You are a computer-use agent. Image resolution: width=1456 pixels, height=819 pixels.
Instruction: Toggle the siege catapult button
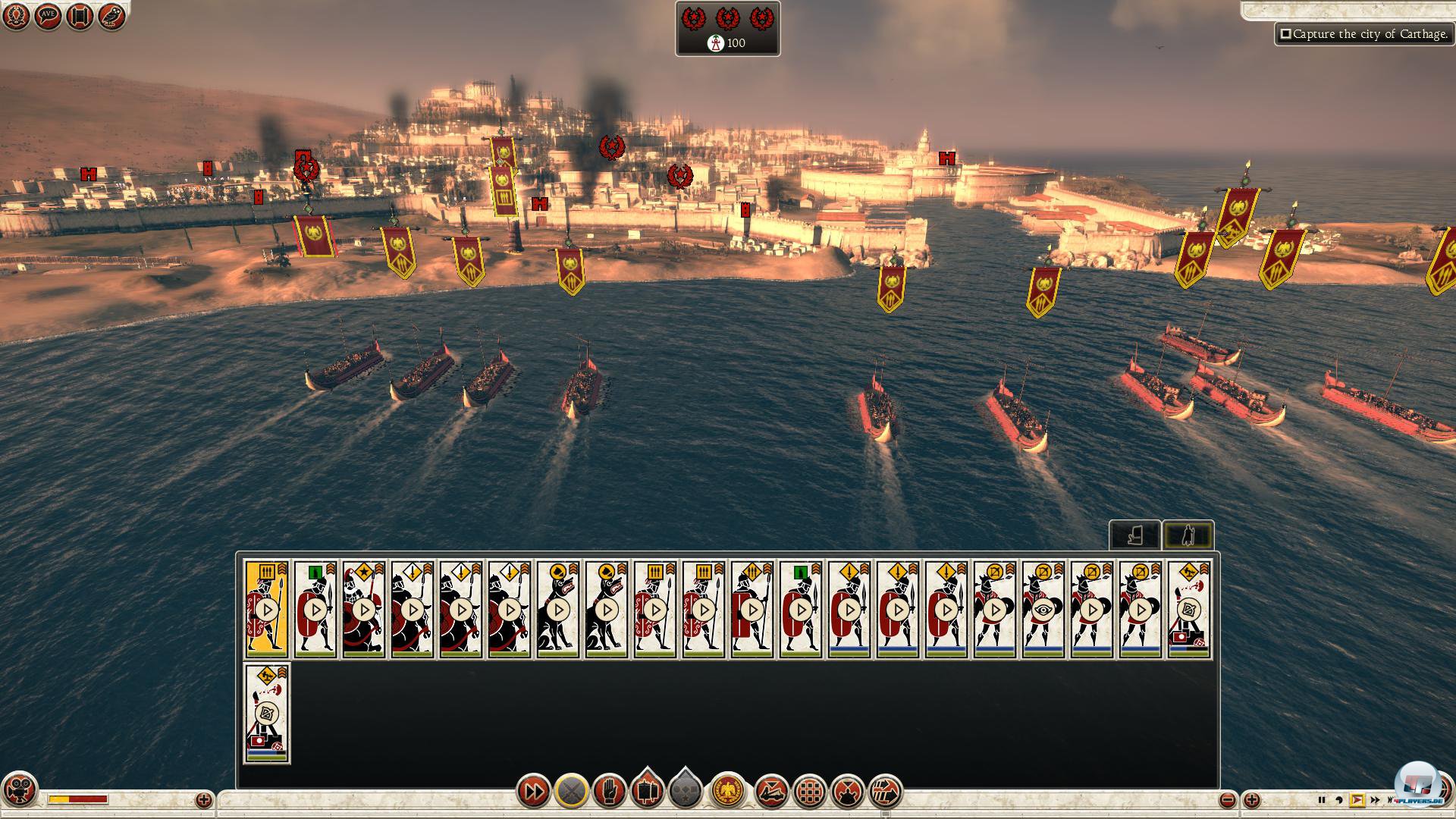771,792
